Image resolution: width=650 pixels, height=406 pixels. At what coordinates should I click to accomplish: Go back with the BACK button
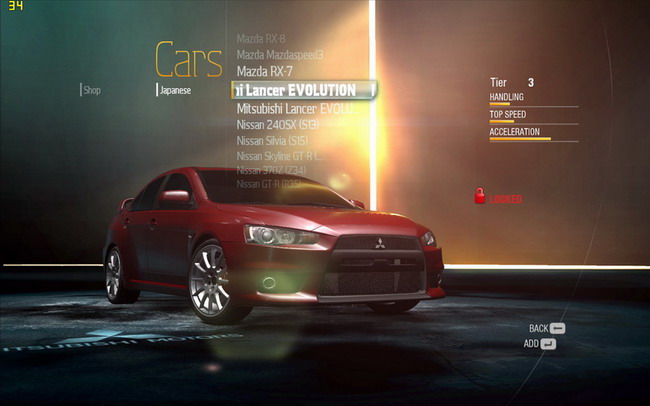[547, 328]
